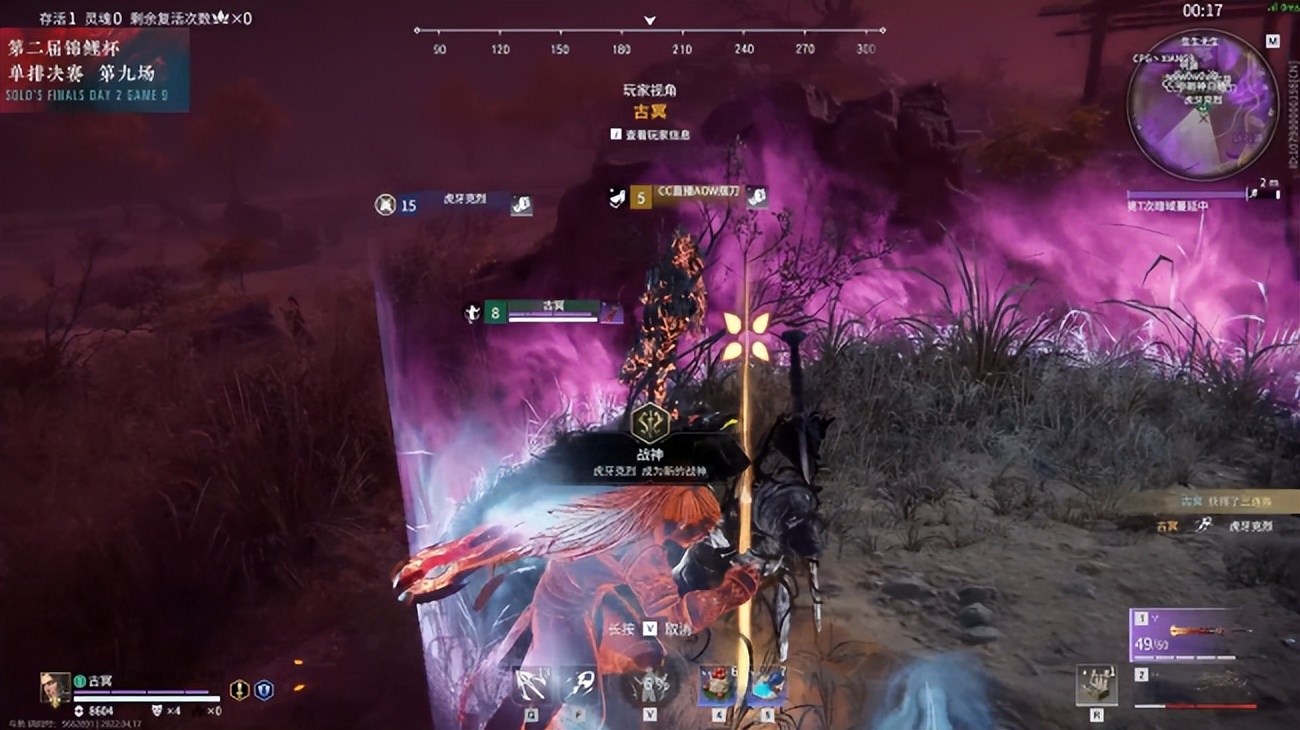Image resolution: width=1300 pixels, height=730 pixels.
Task: Trigger the ultimate ability showing 6%
Action: (650, 686)
